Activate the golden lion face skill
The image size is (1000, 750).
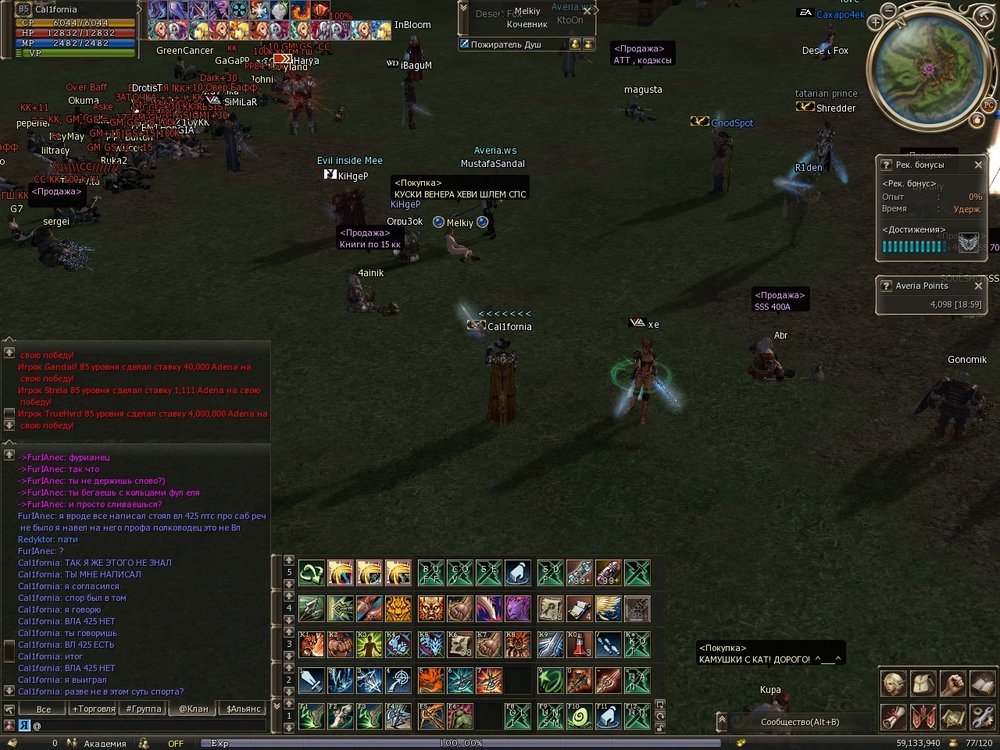pos(399,608)
